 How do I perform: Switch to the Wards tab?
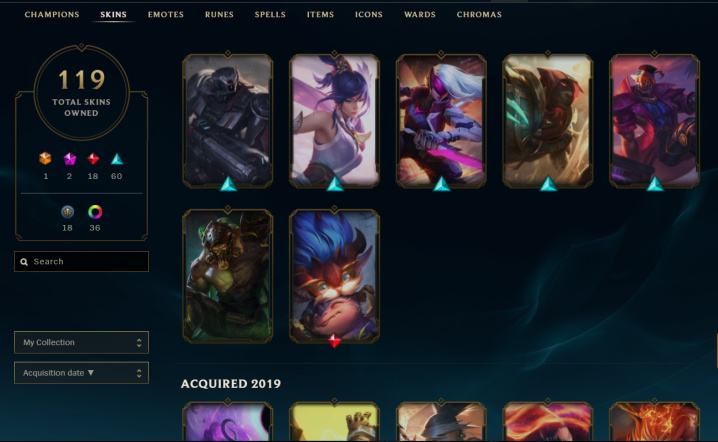click(420, 15)
